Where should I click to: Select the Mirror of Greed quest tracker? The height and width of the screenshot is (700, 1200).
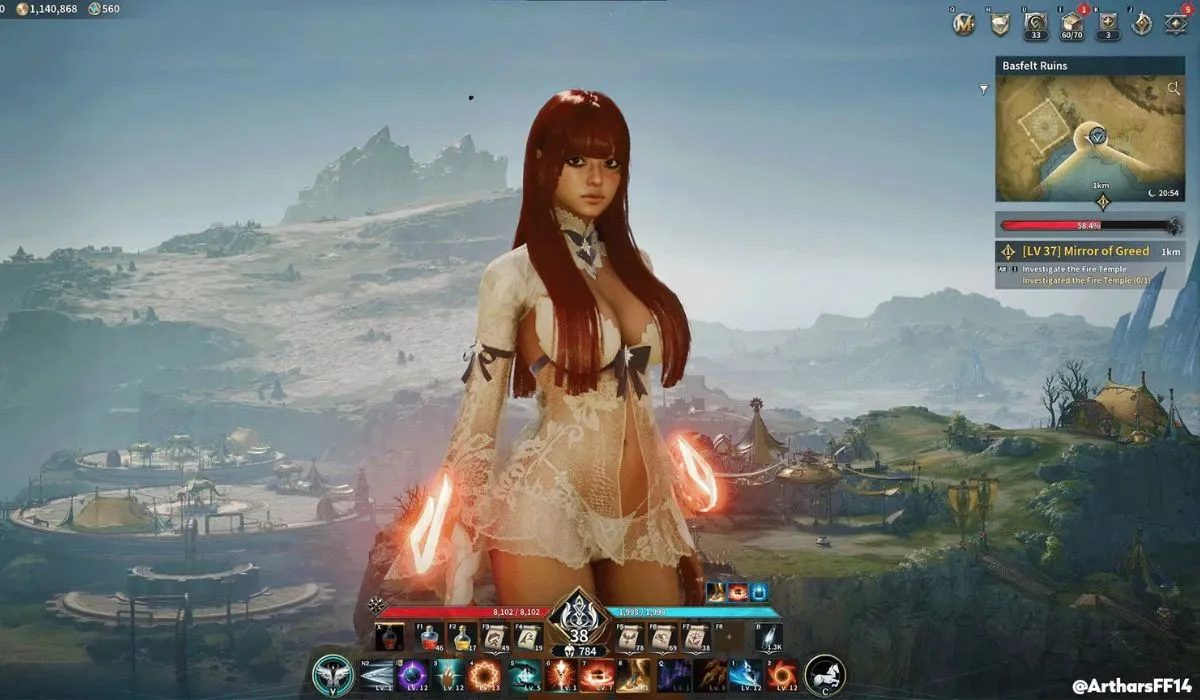click(x=1090, y=251)
